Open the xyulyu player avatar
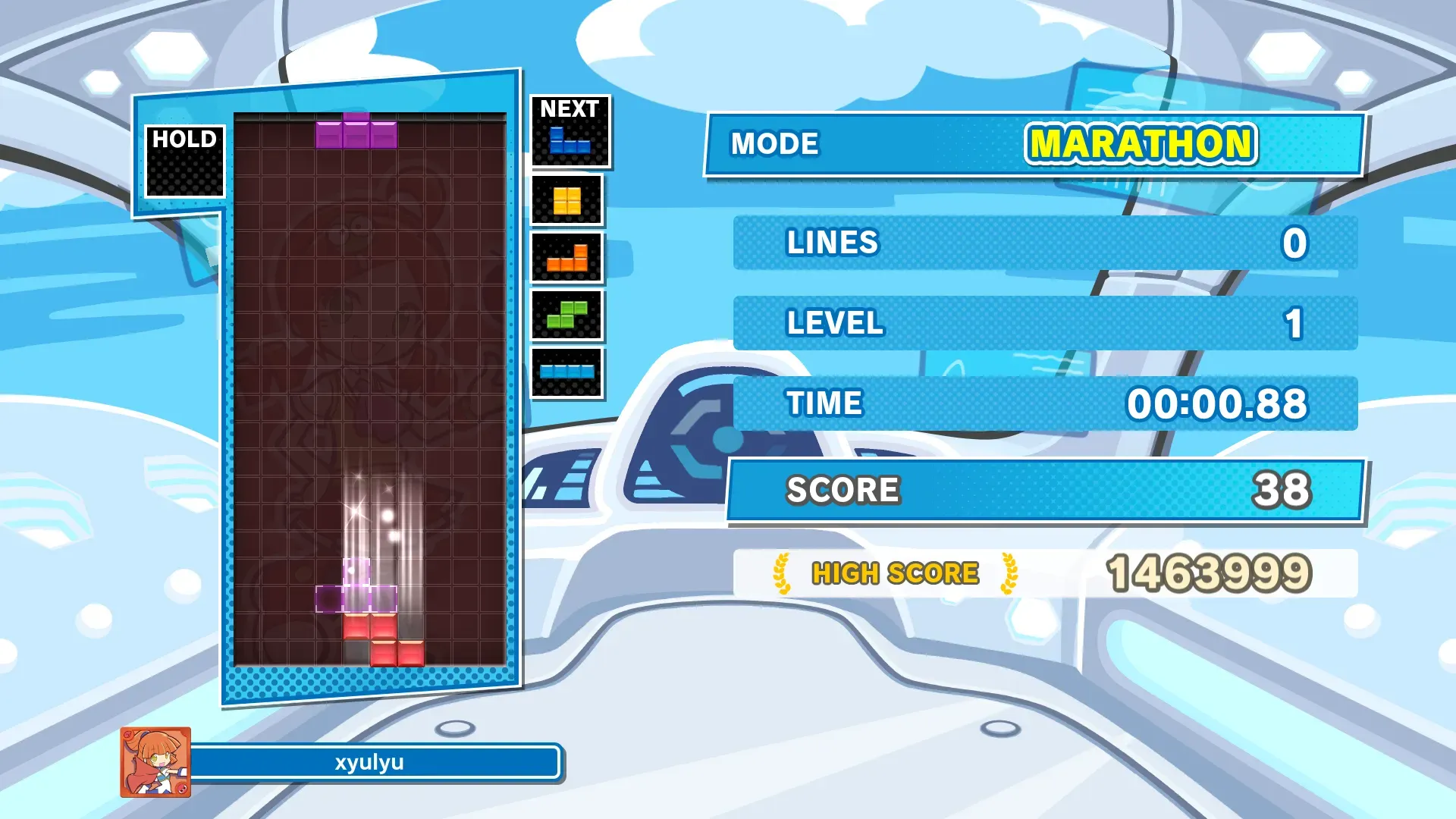Image resolution: width=1456 pixels, height=819 pixels. tap(155, 762)
